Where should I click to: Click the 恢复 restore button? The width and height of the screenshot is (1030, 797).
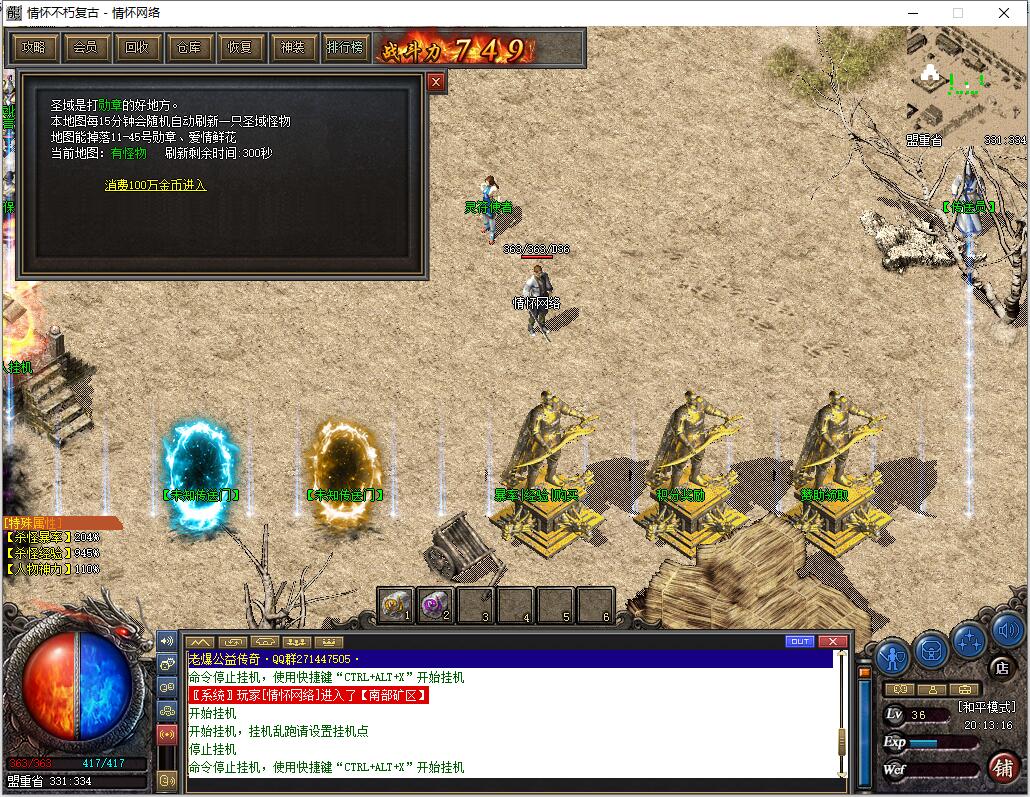click(241, 47)
